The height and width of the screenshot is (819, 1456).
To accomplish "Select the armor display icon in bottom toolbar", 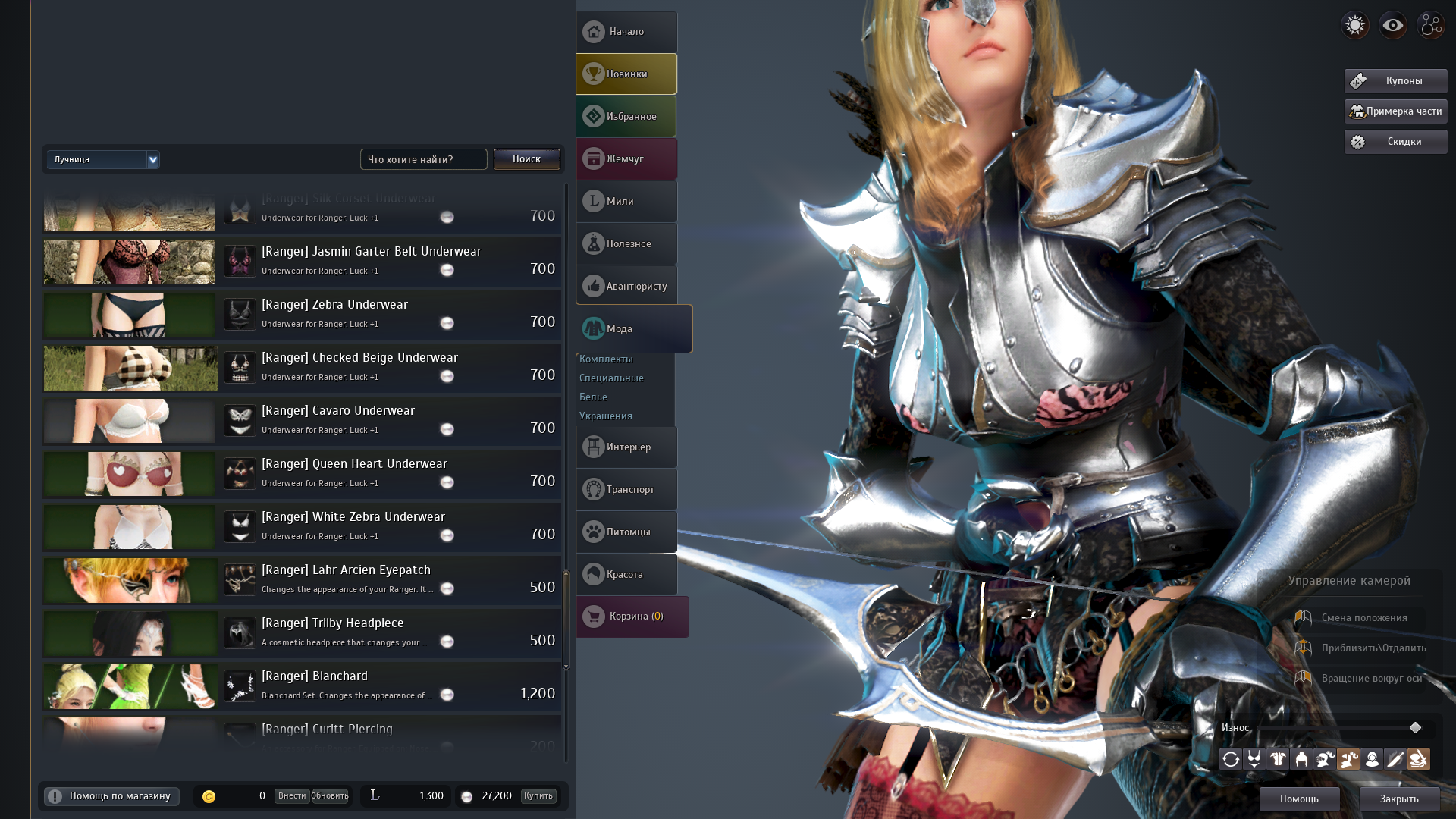I will pyautogui.click(x=1278, y=758).
